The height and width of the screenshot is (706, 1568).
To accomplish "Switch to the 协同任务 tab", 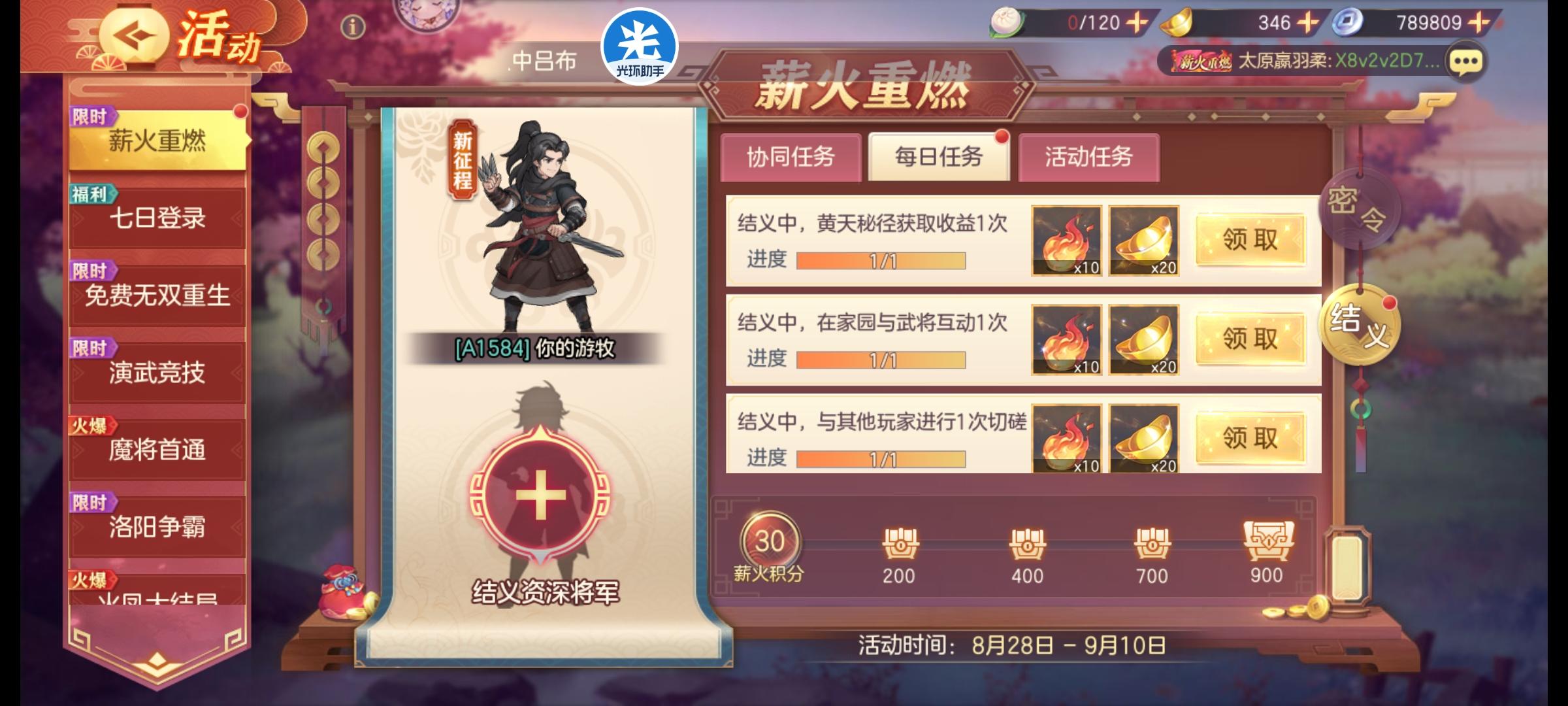I will 791,157.
